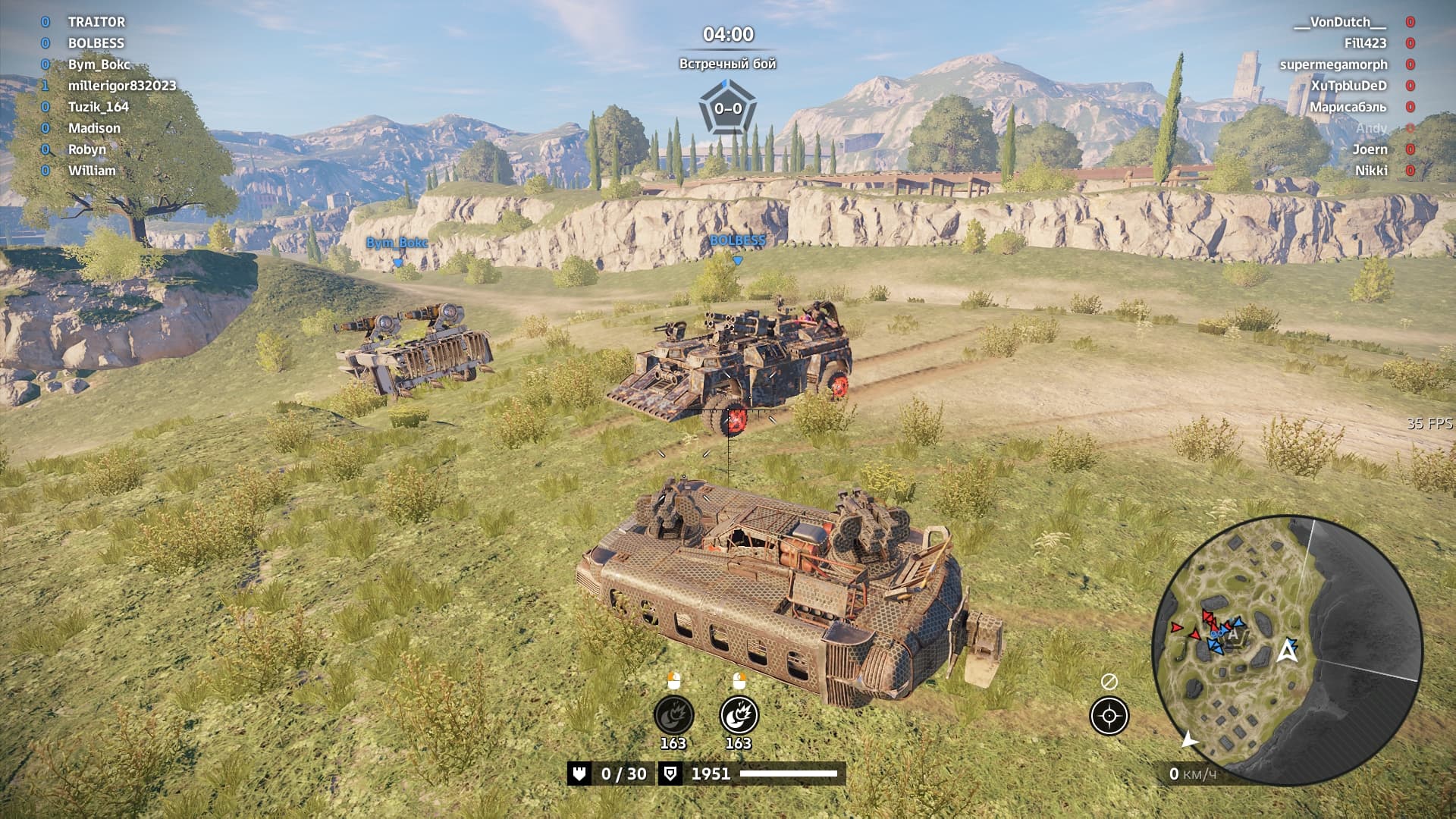This screenshot has width=1456, height=819.
Task: Click the crosshair targeting module icon
Action: pyautogui.click(x=1109, y=716)
